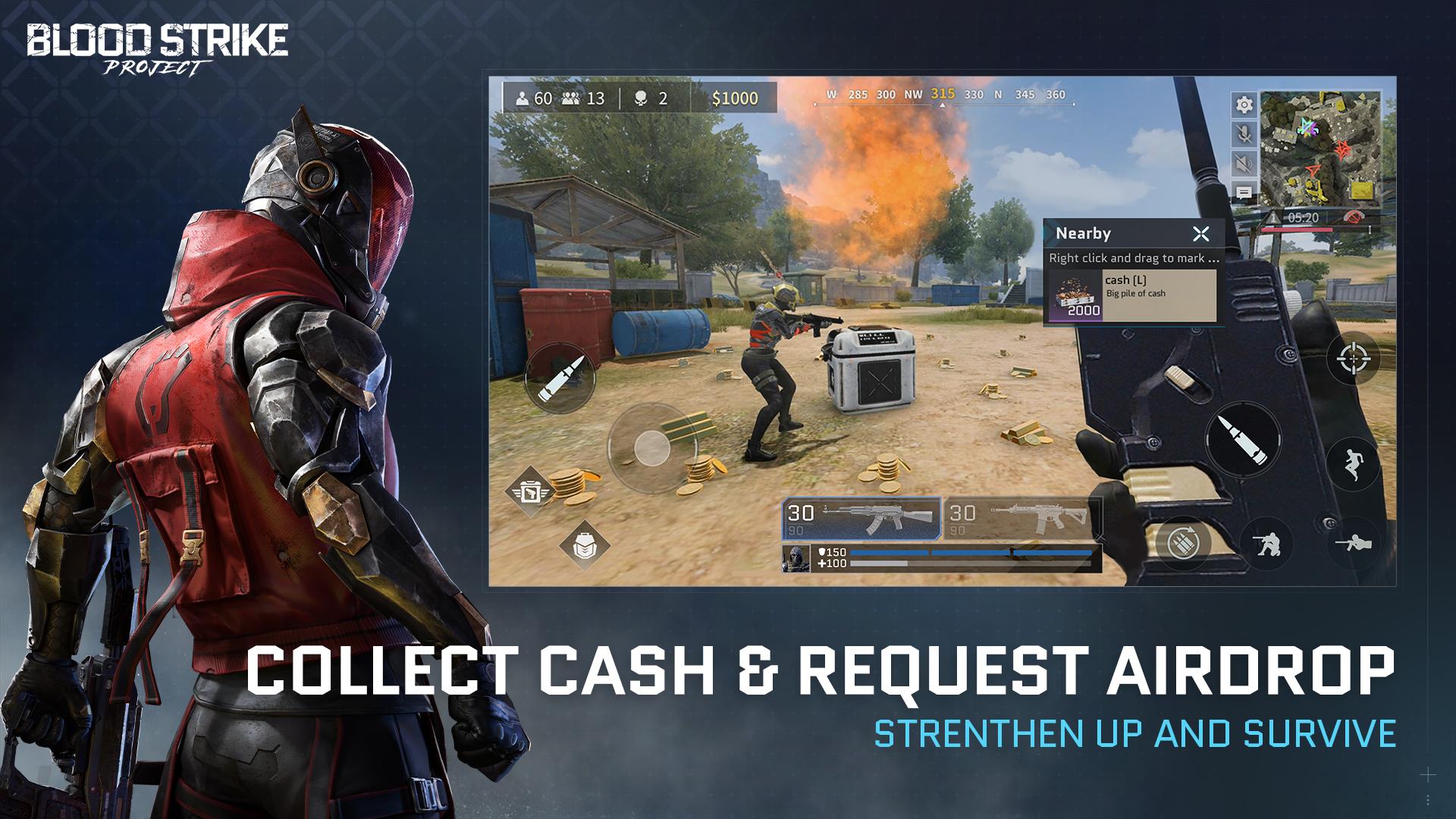Click the red countdown progress bar
This screenshot has width=1456, height=819.
[x=1298, y=229]
